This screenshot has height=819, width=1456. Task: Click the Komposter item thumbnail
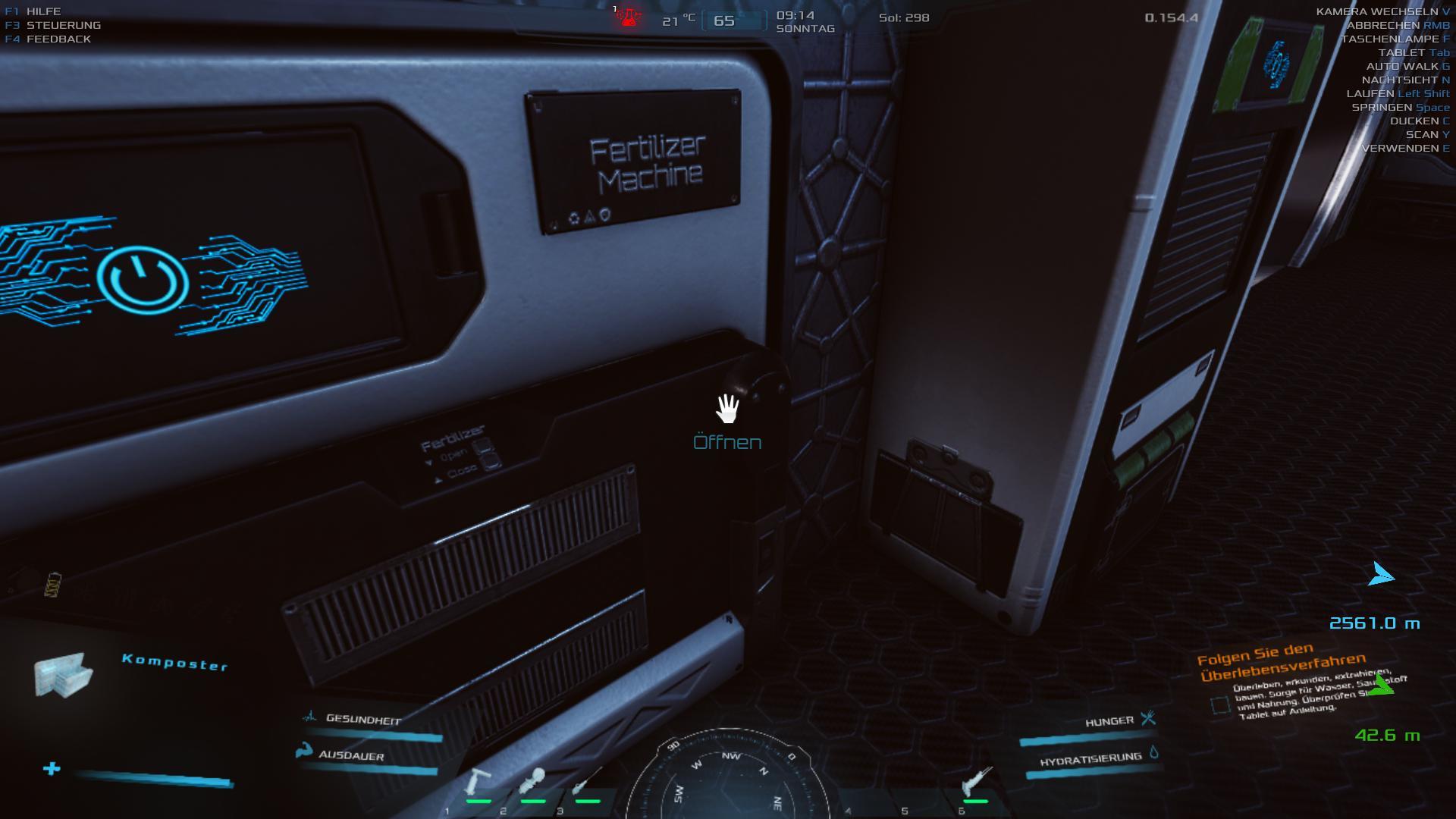coord(64,673)
